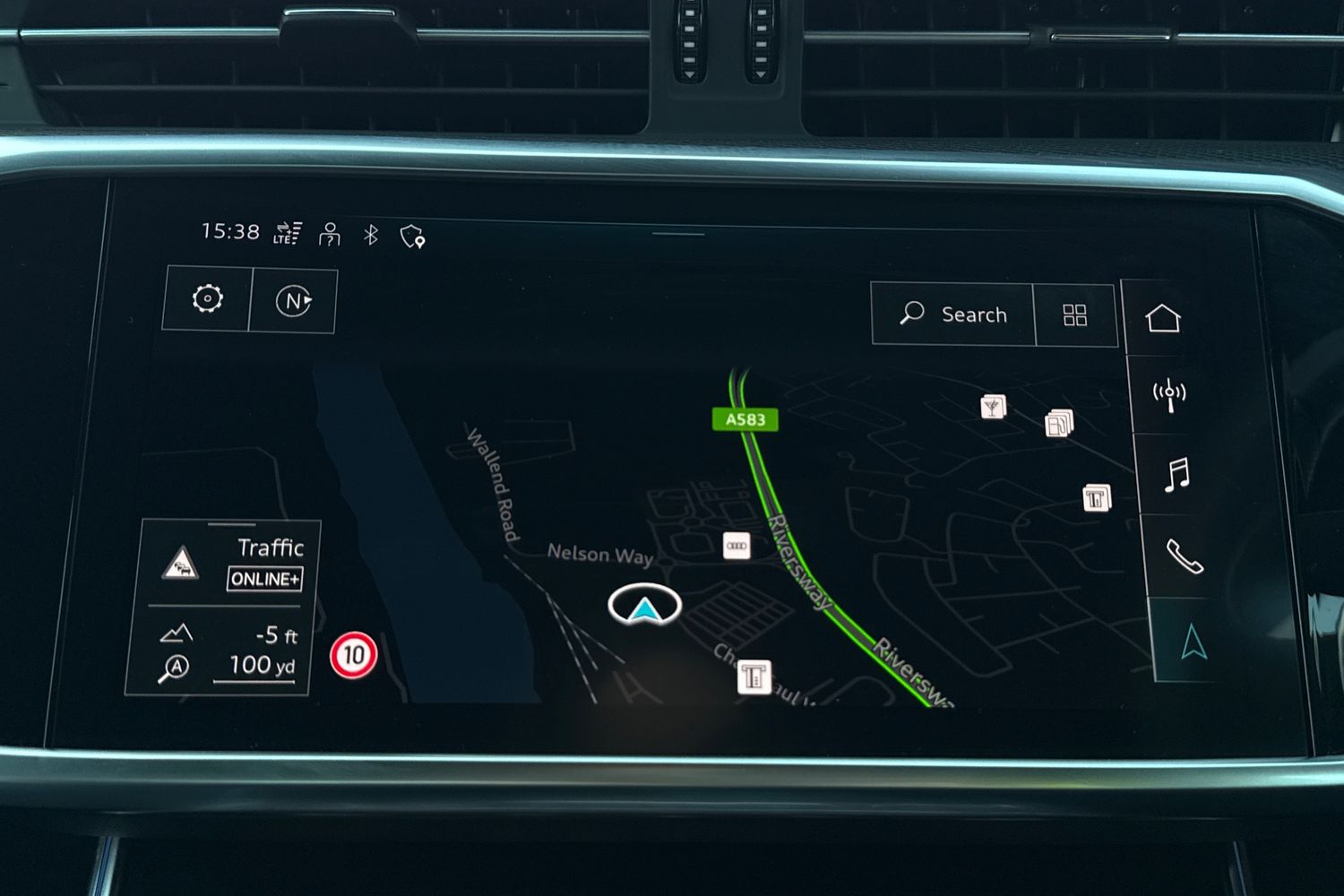Open the four-squares grid menu
This screenshot has height=896, width=1344.
coord(1074,315)
